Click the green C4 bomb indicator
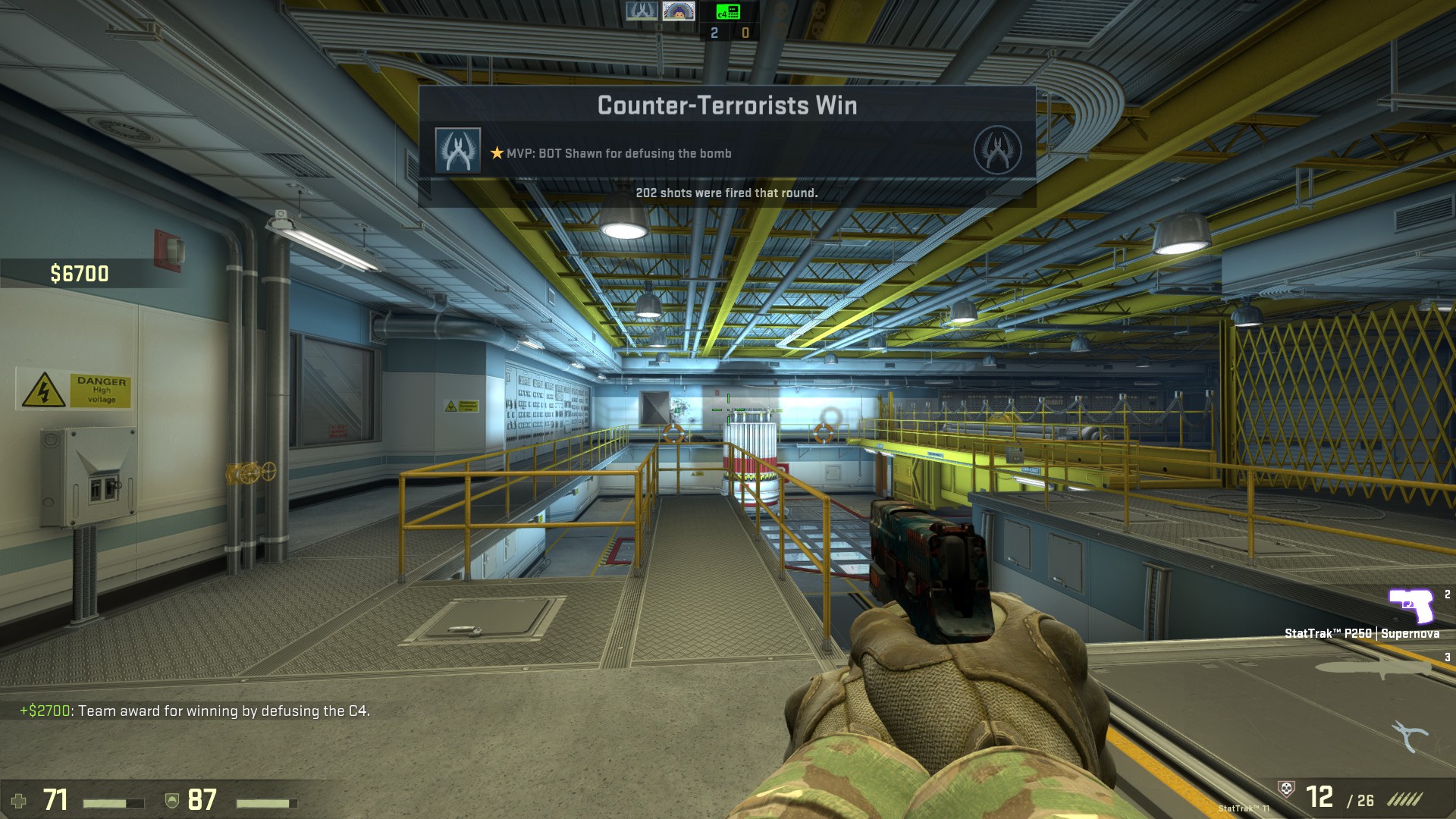This screenshot has width=1456, height=819. click(728, 11)
